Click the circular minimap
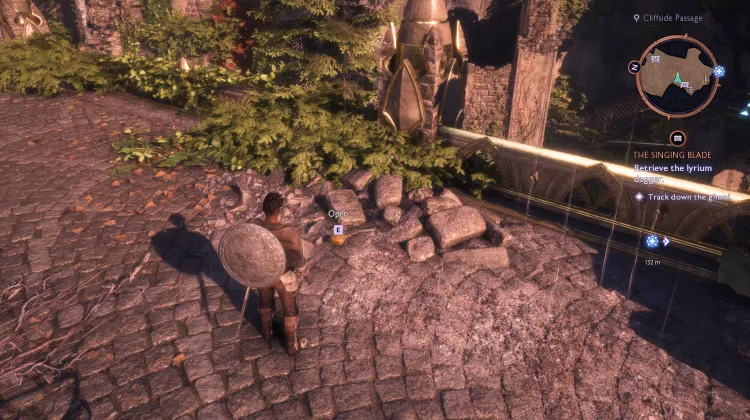Screen dimensions: 750x420 (677, 76)
